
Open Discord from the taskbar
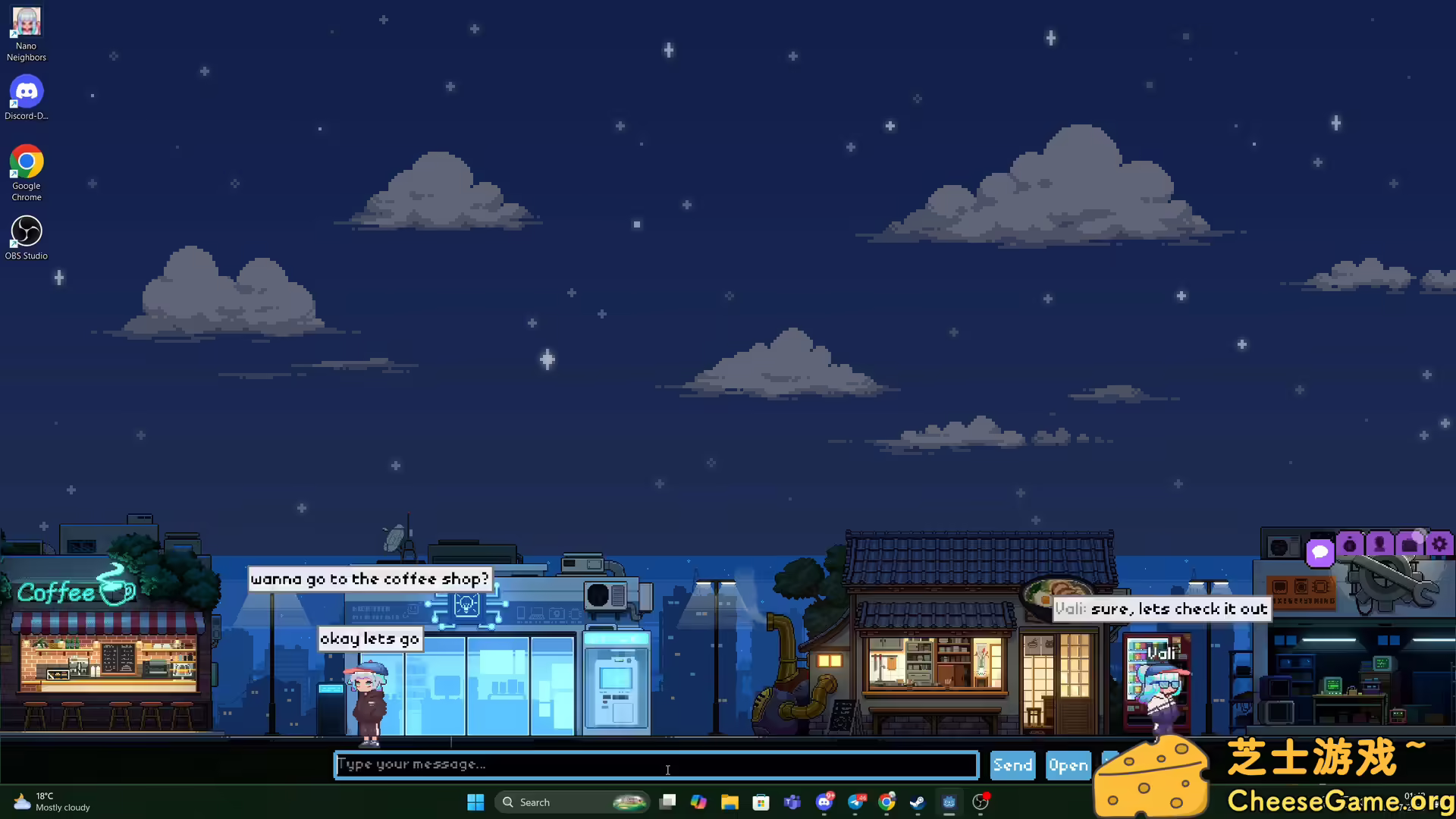(x=825, y=802)
